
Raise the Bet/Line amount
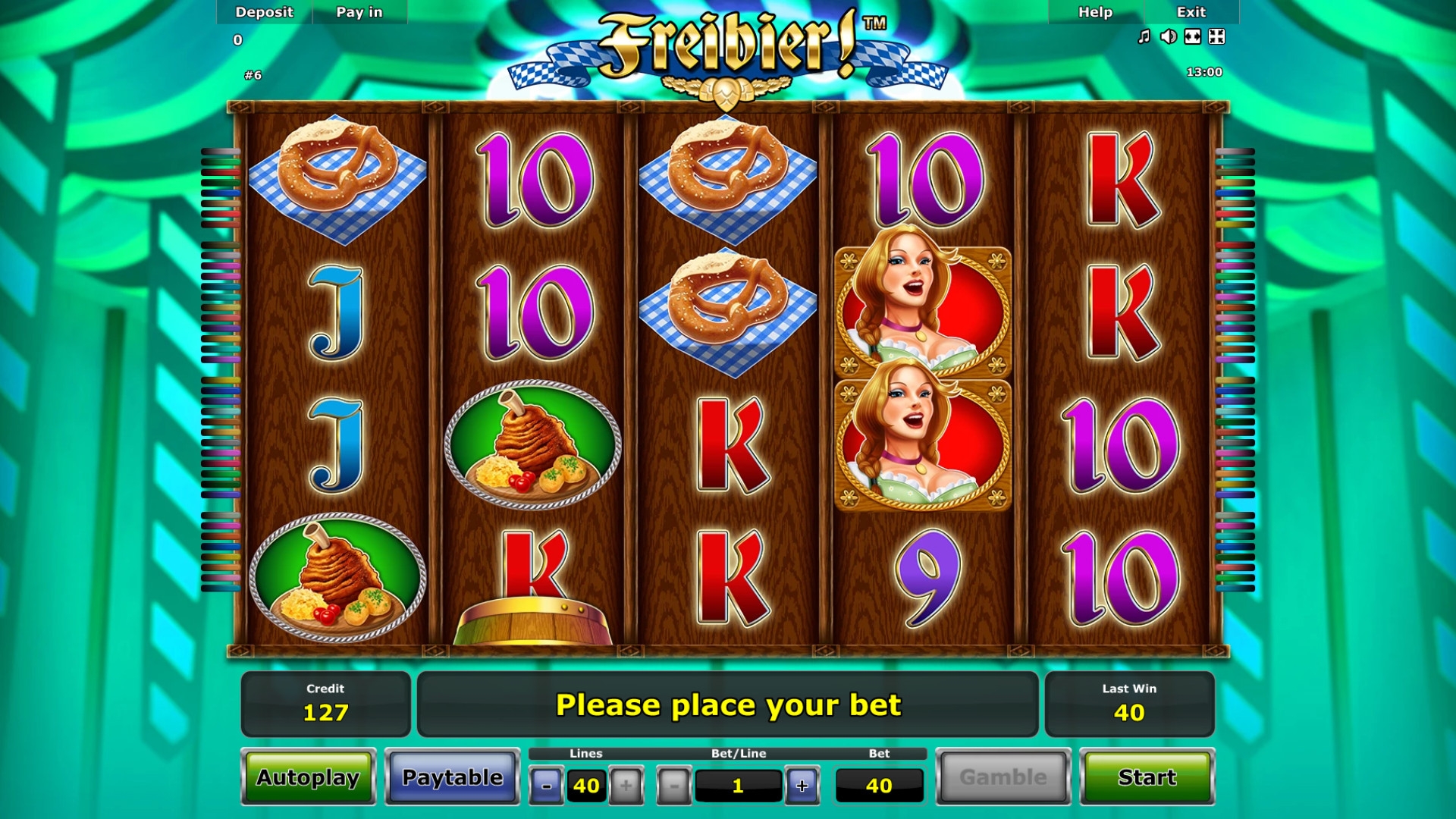[x=802, y=786]
